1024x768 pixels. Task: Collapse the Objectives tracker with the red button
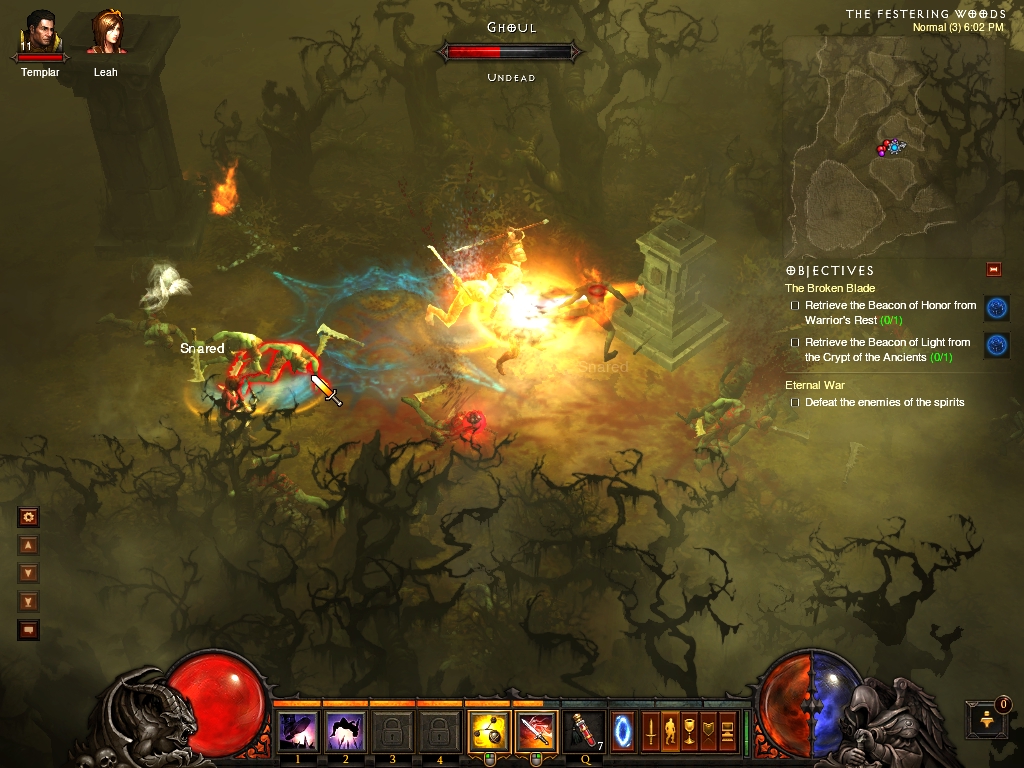pyautogui.click(x=993, y=269)
